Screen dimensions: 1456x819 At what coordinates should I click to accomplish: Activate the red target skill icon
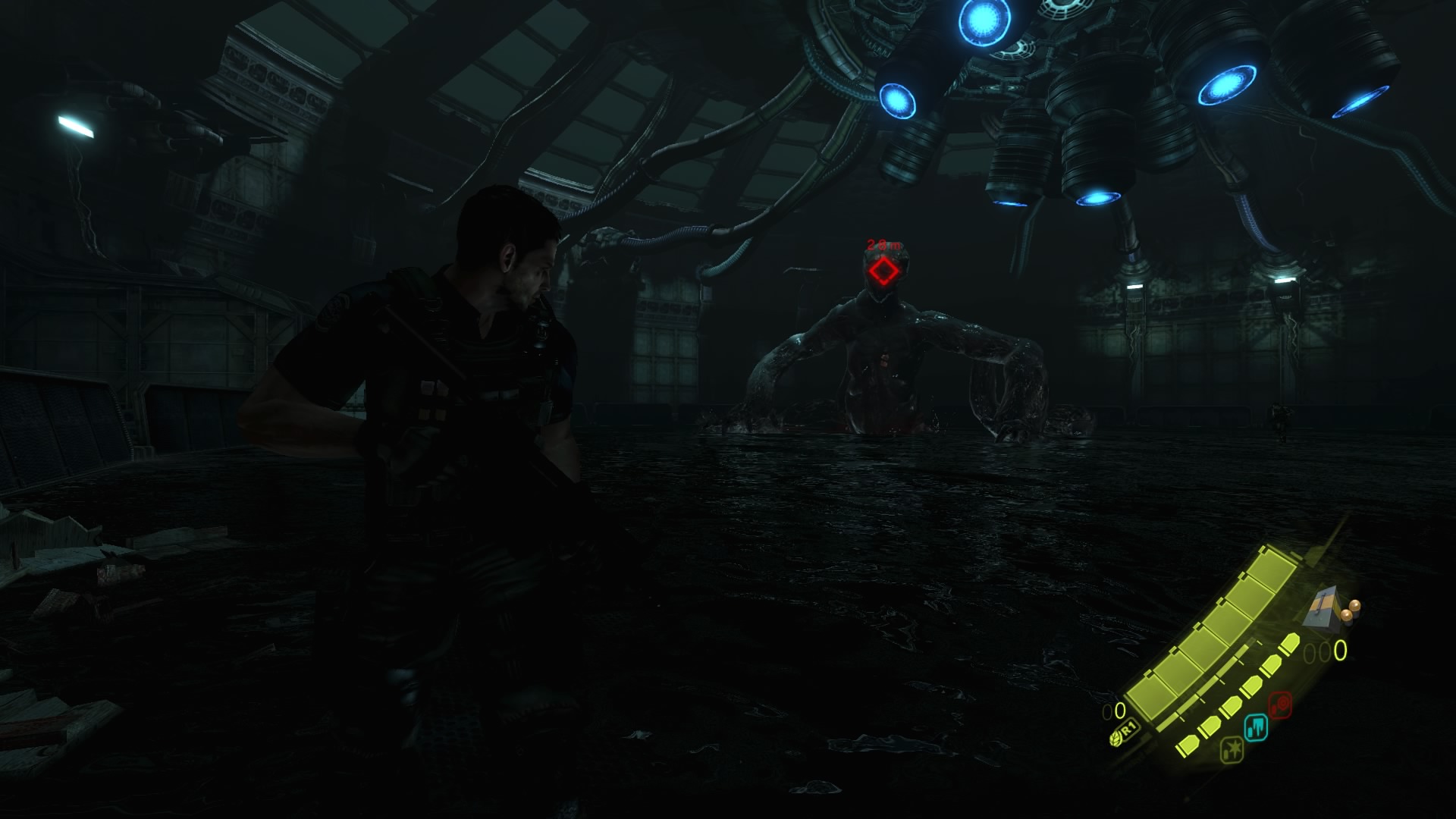coord(1281,704)
